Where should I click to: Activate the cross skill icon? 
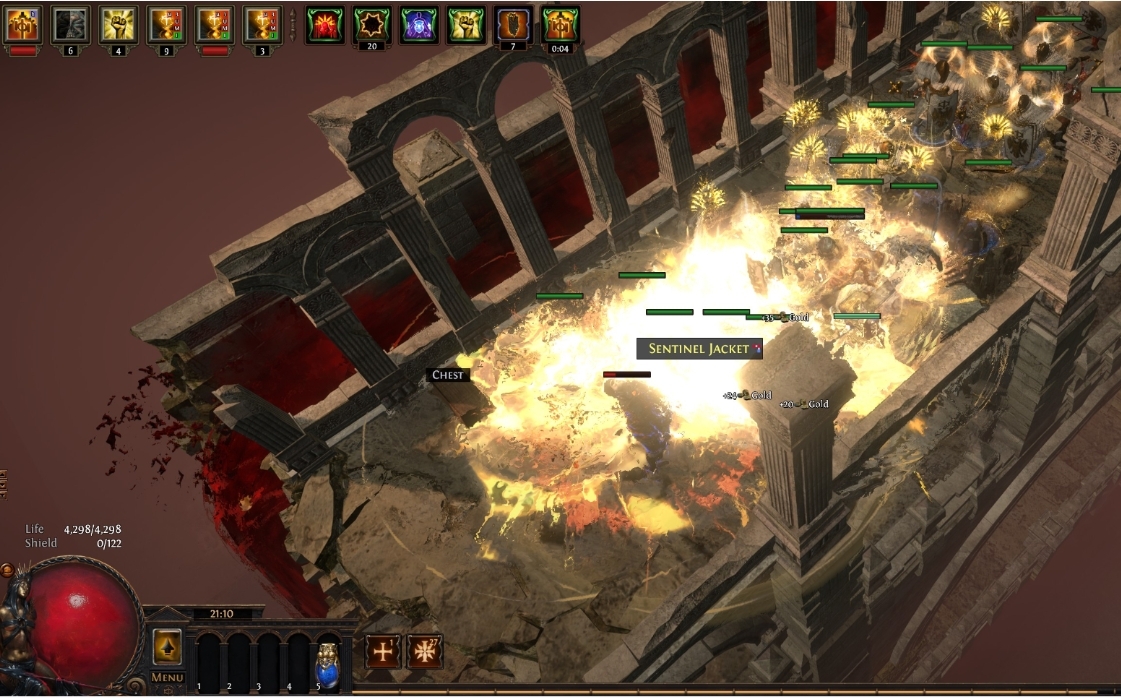(383, 651)
